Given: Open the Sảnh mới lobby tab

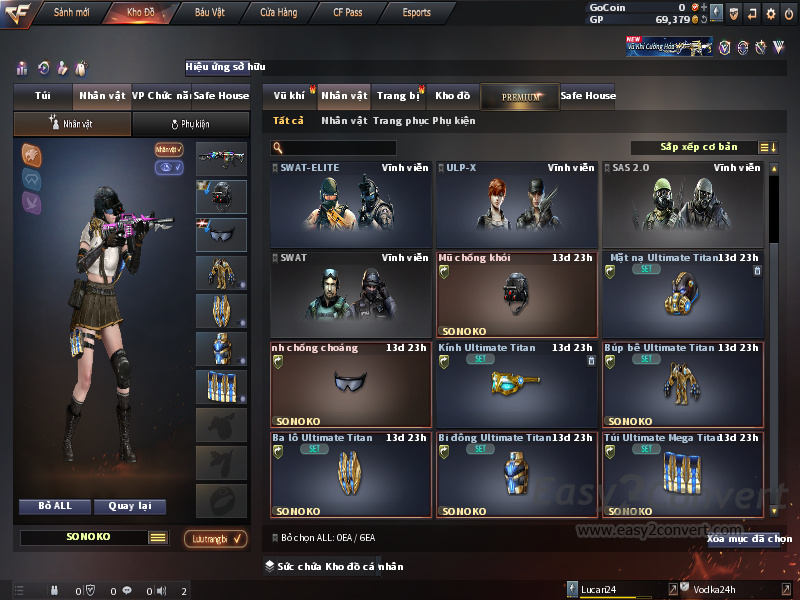Looking at the screenshot, I should click(70, 13).
